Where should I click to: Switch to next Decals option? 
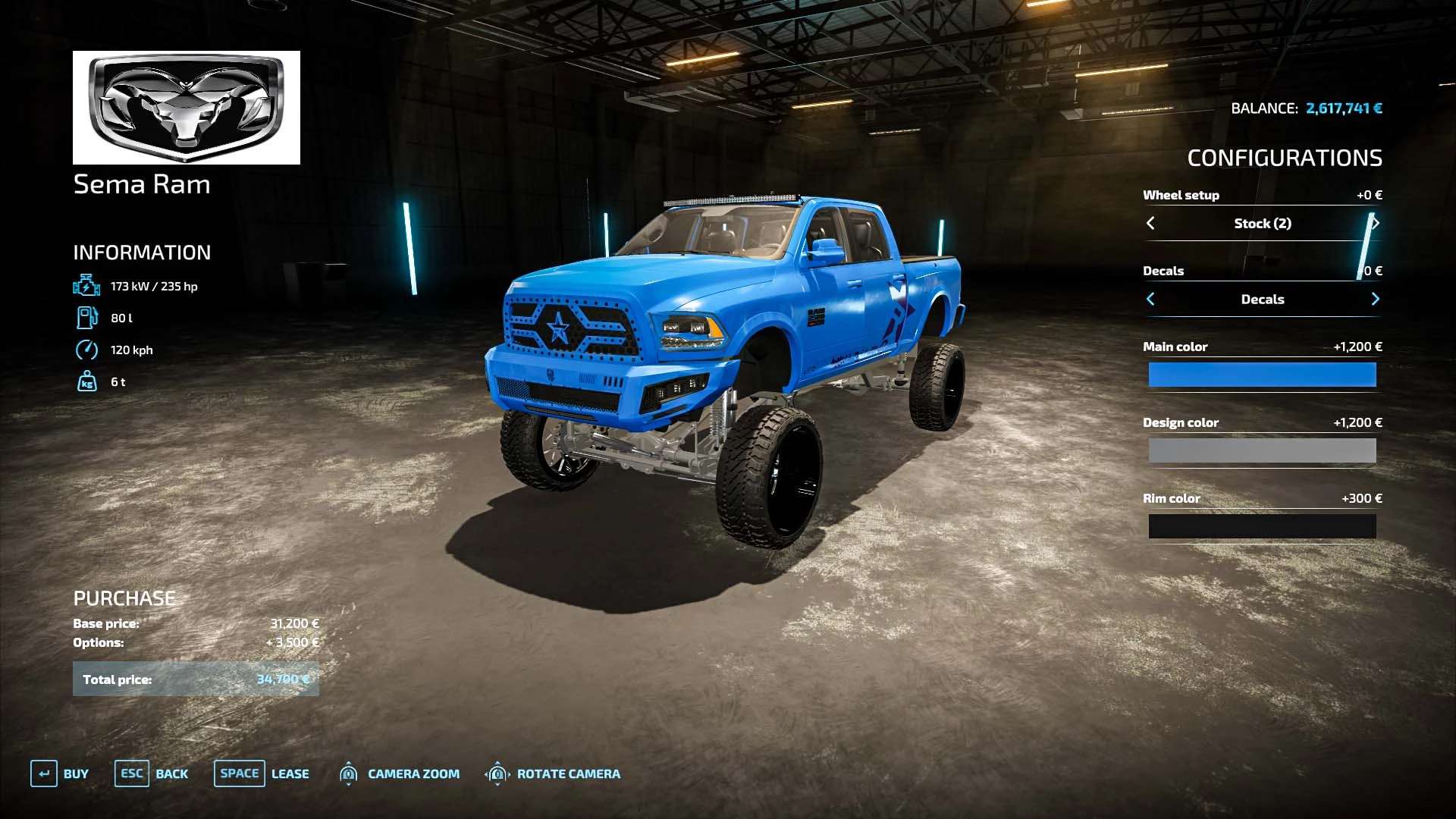tap(1375, 299)
